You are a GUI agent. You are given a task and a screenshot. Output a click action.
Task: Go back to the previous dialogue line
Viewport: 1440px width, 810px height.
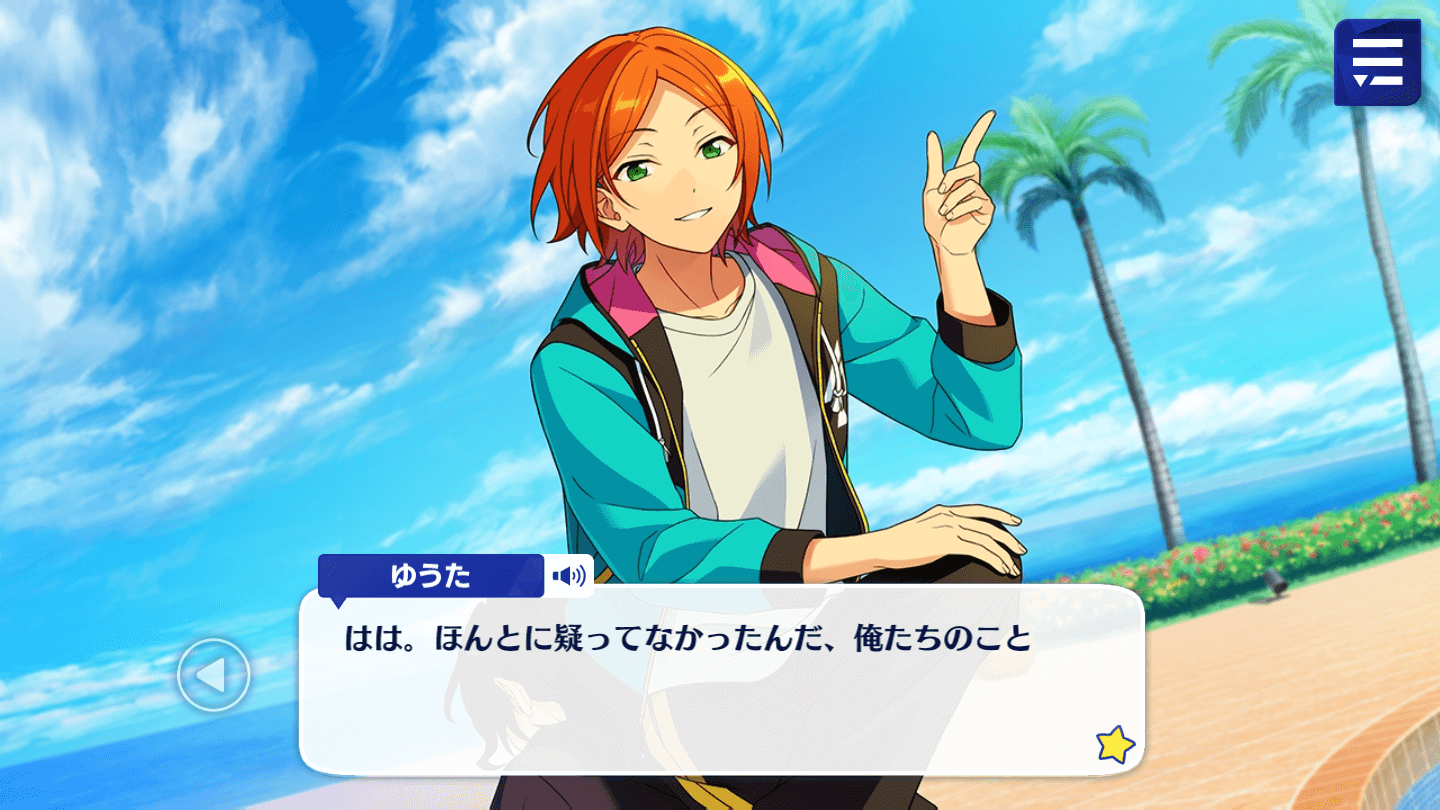coord(213,675)
